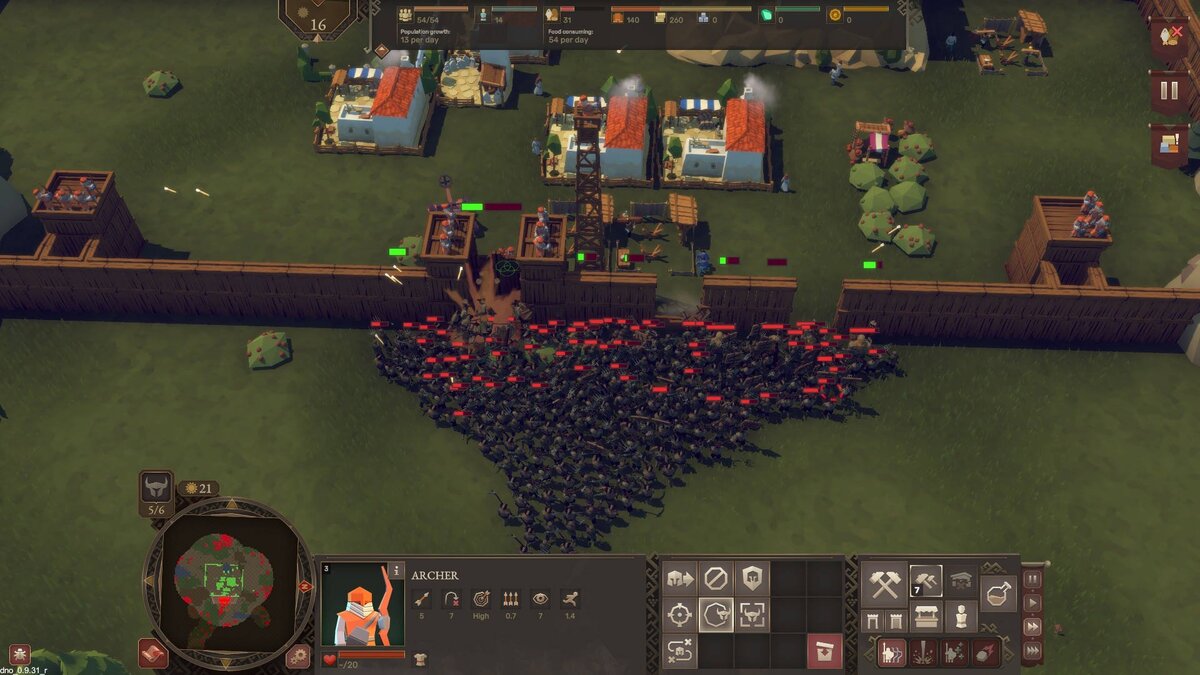This screenshot has width=1200, height=675.
Task: Pause game using small speed panel button
Action: pos(1032,580)
